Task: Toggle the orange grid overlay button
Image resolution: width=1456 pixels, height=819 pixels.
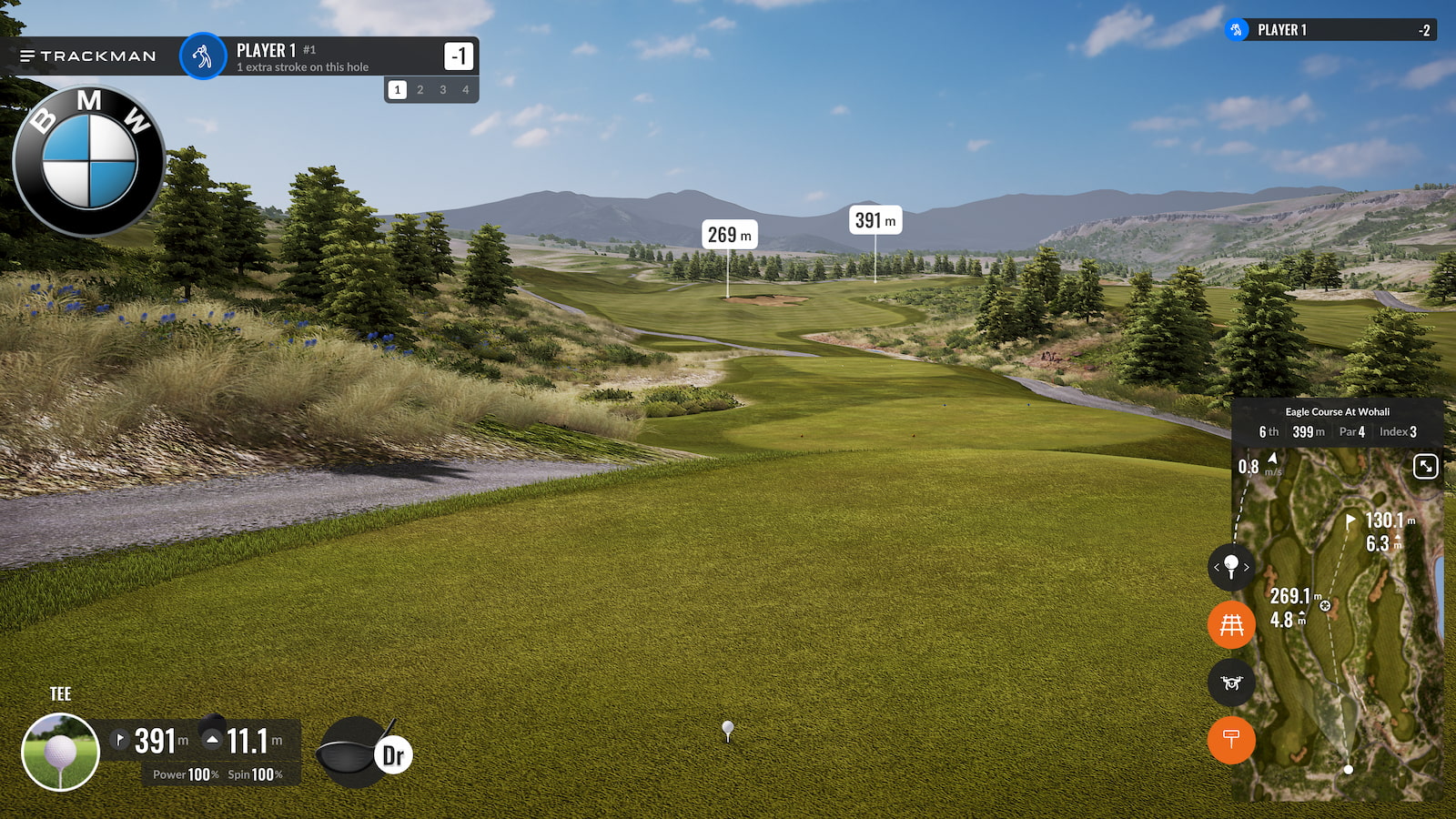Action: point(1231,625)
